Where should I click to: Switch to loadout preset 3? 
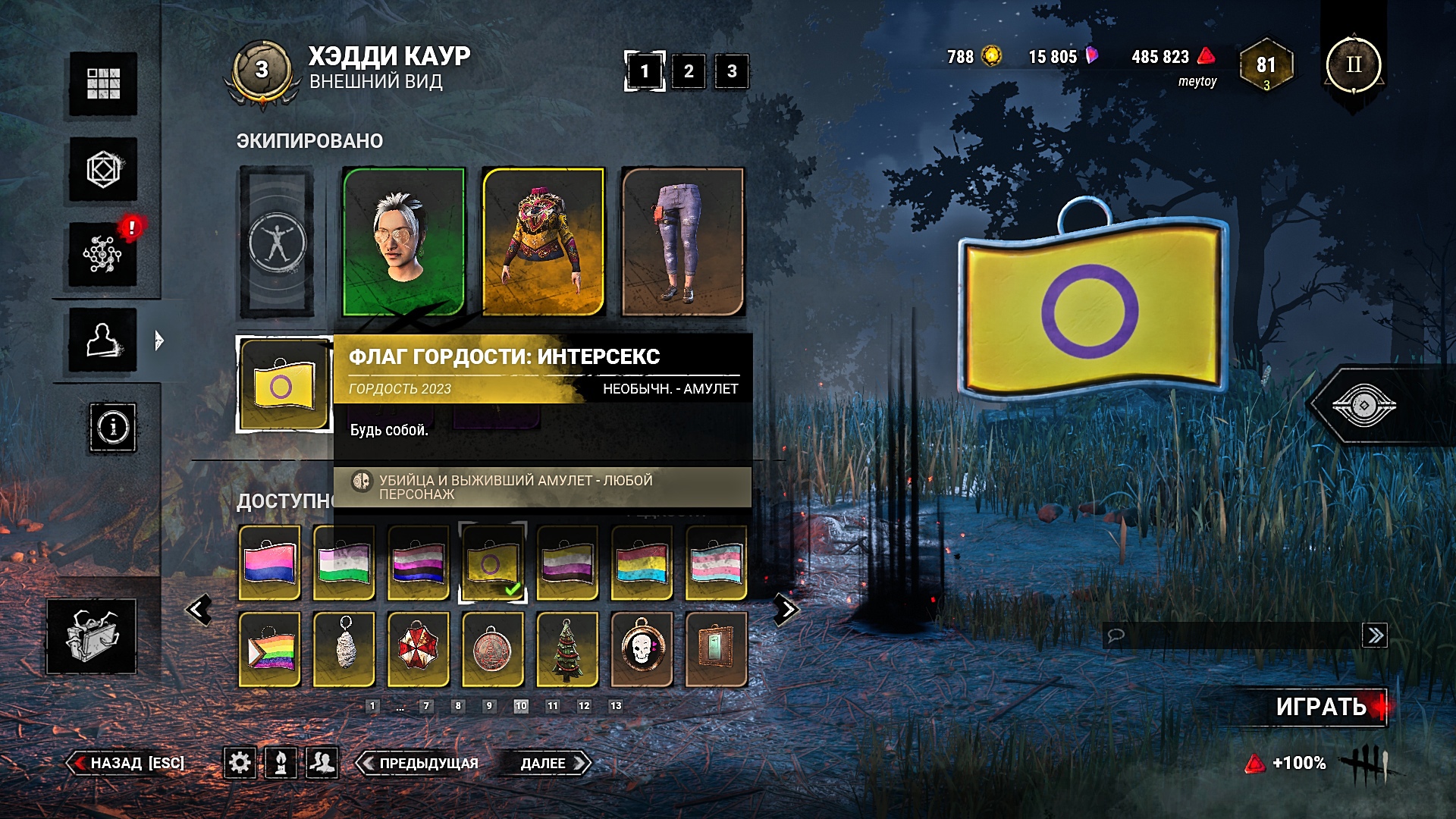732,71
